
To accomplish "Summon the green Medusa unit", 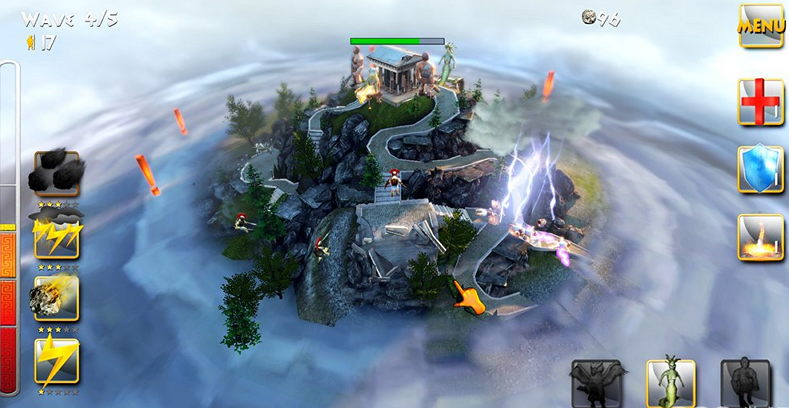I will pos(671,384).
